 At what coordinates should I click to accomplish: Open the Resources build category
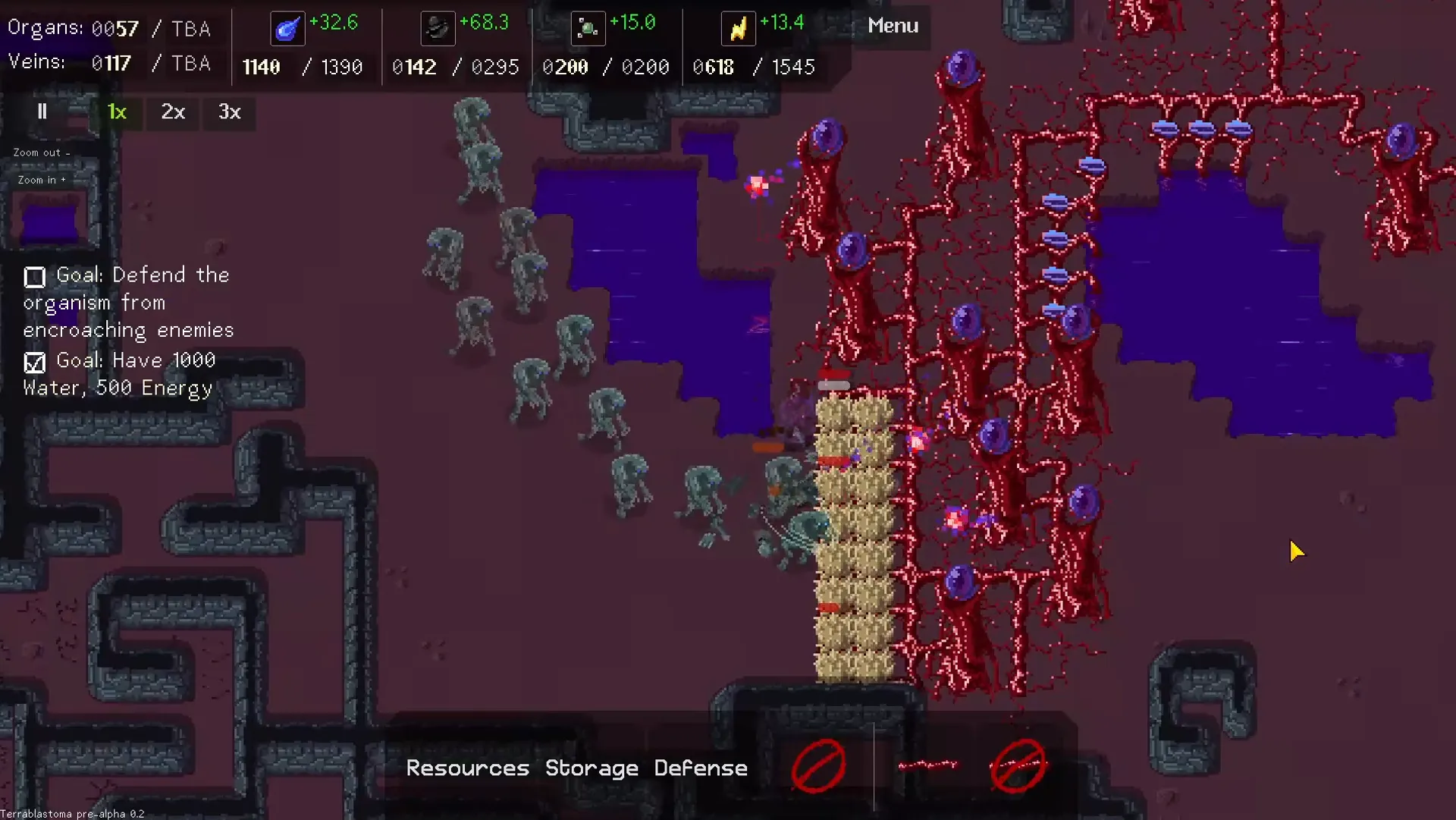coord(467,768)
